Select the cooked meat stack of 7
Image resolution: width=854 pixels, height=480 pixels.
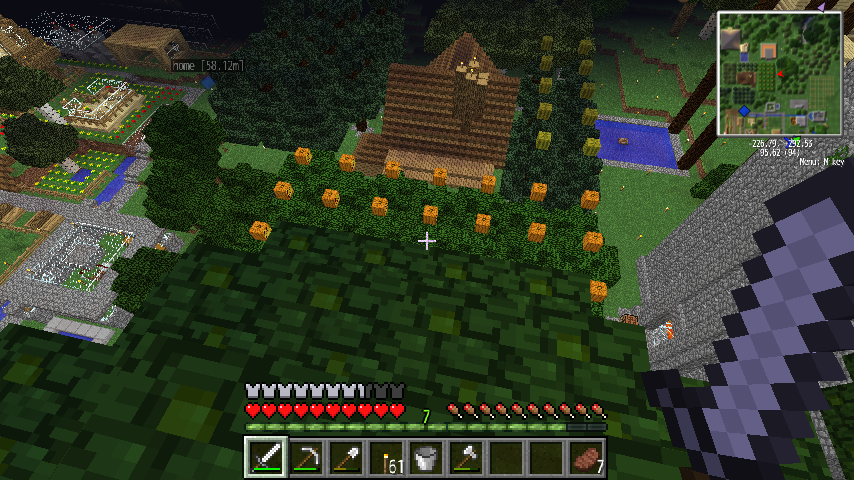[586, 458]
